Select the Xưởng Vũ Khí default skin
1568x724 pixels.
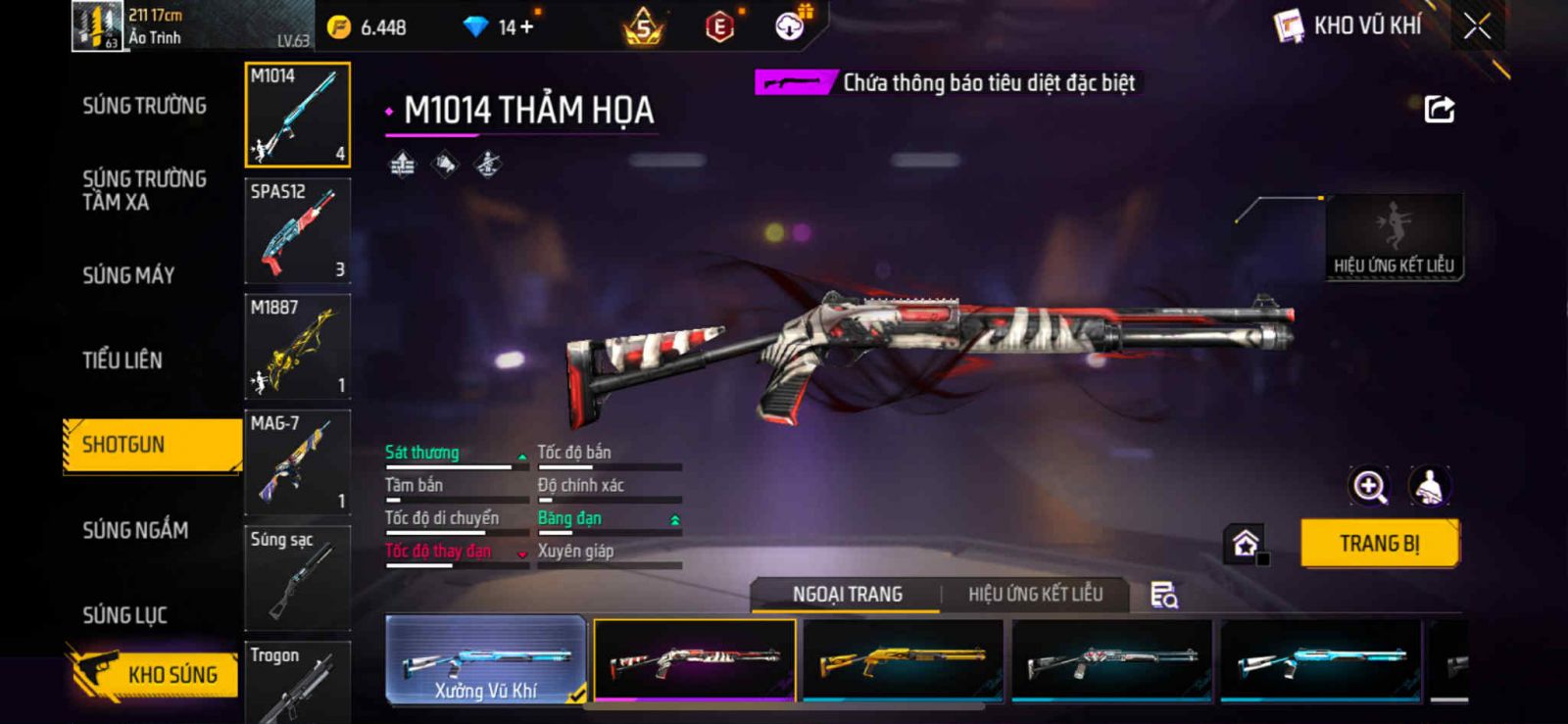486,660
